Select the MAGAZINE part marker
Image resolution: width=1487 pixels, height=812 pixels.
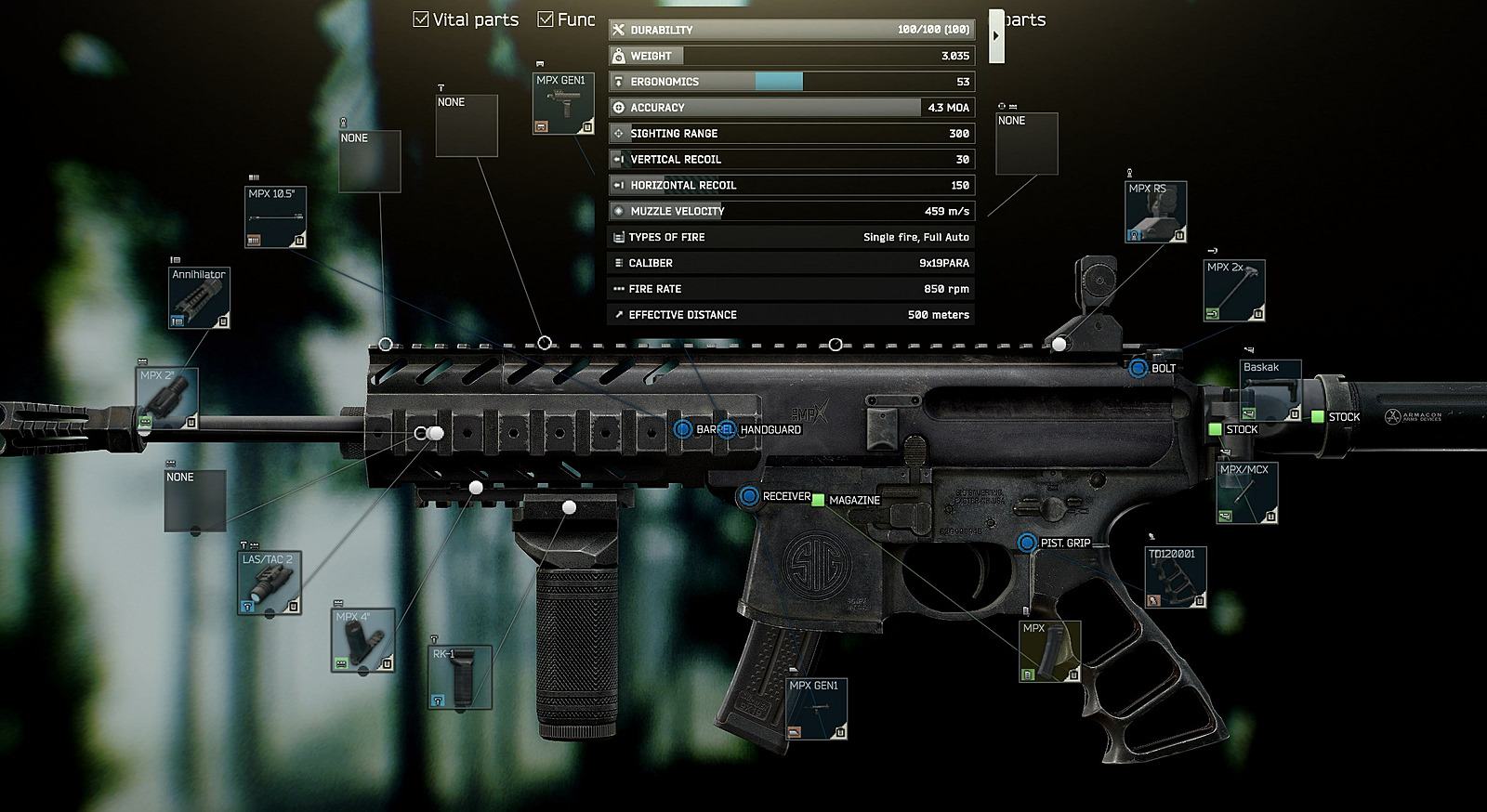818,500
